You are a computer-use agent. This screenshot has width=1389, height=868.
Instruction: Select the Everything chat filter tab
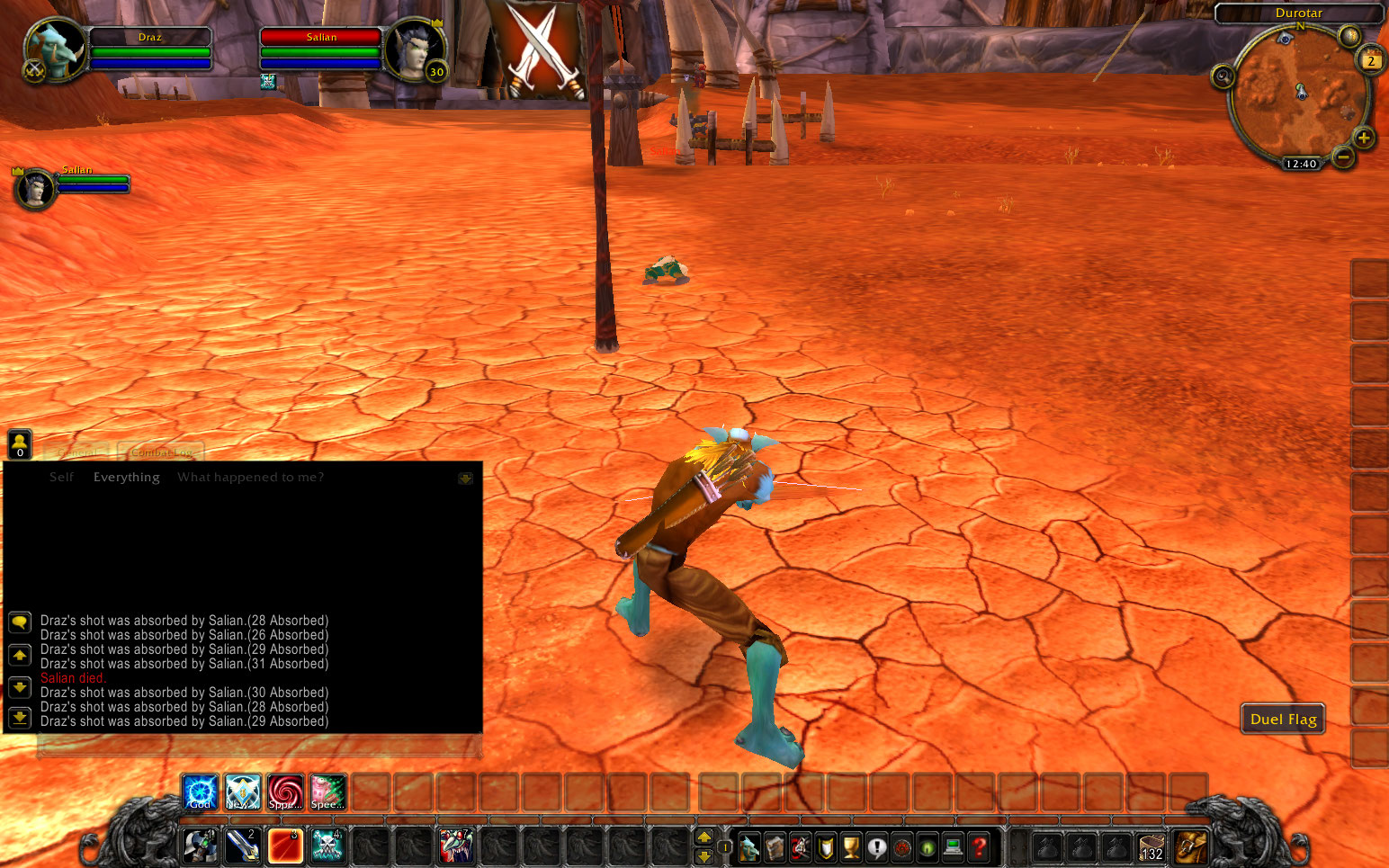[x=126, y=477]
